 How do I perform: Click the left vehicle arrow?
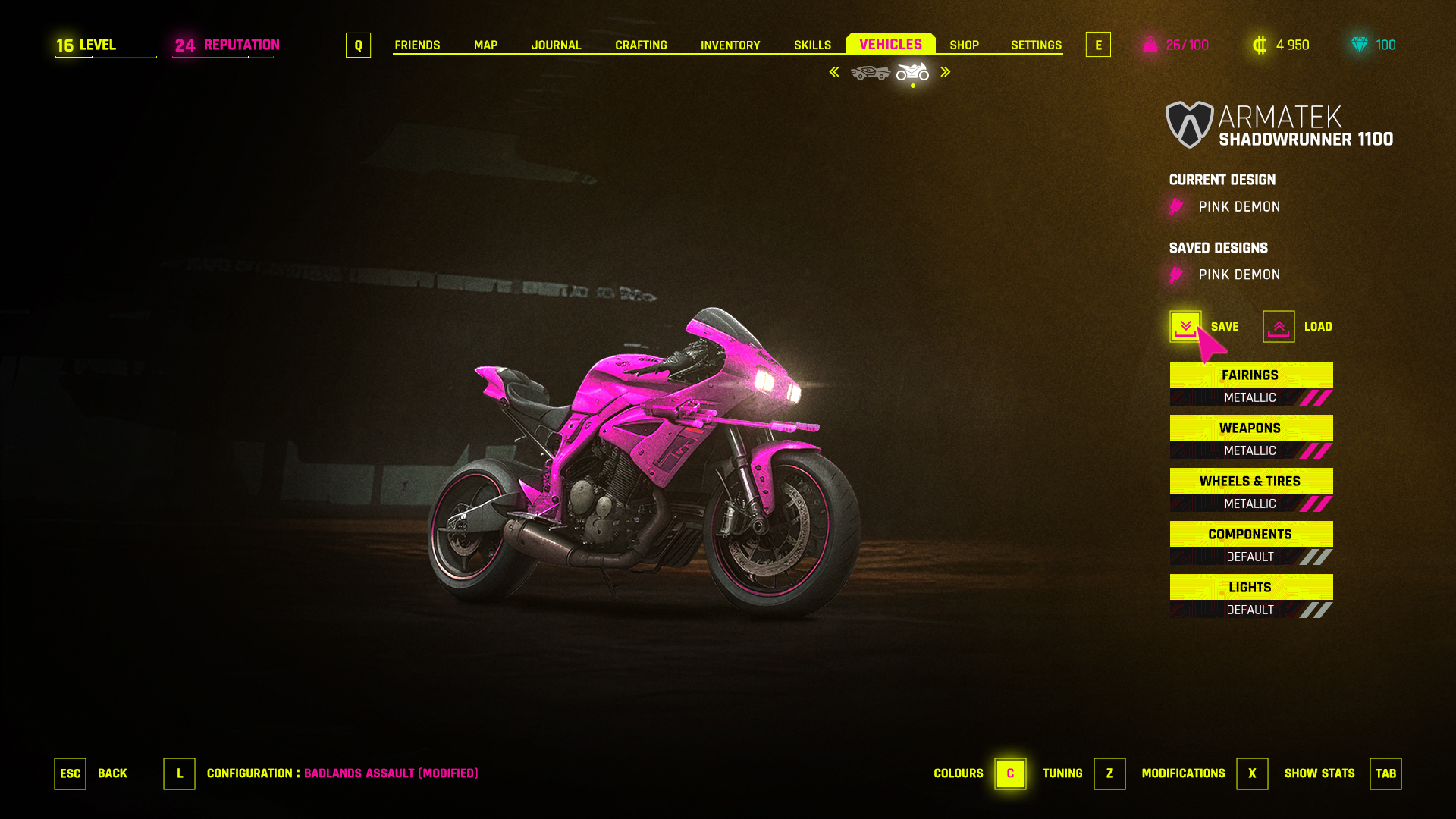pos(834,72)
